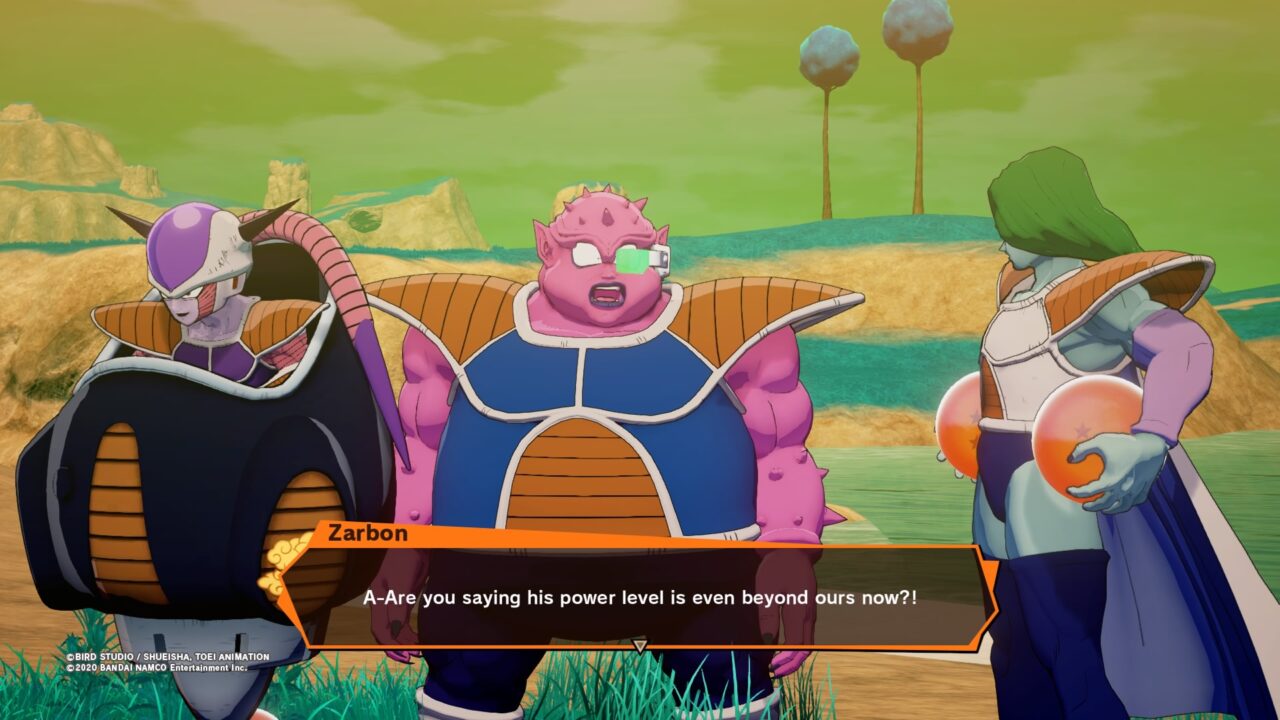Advance dialogue using the small down arrow
Viewport: 1280px width, 720px height.
[640, 646]
